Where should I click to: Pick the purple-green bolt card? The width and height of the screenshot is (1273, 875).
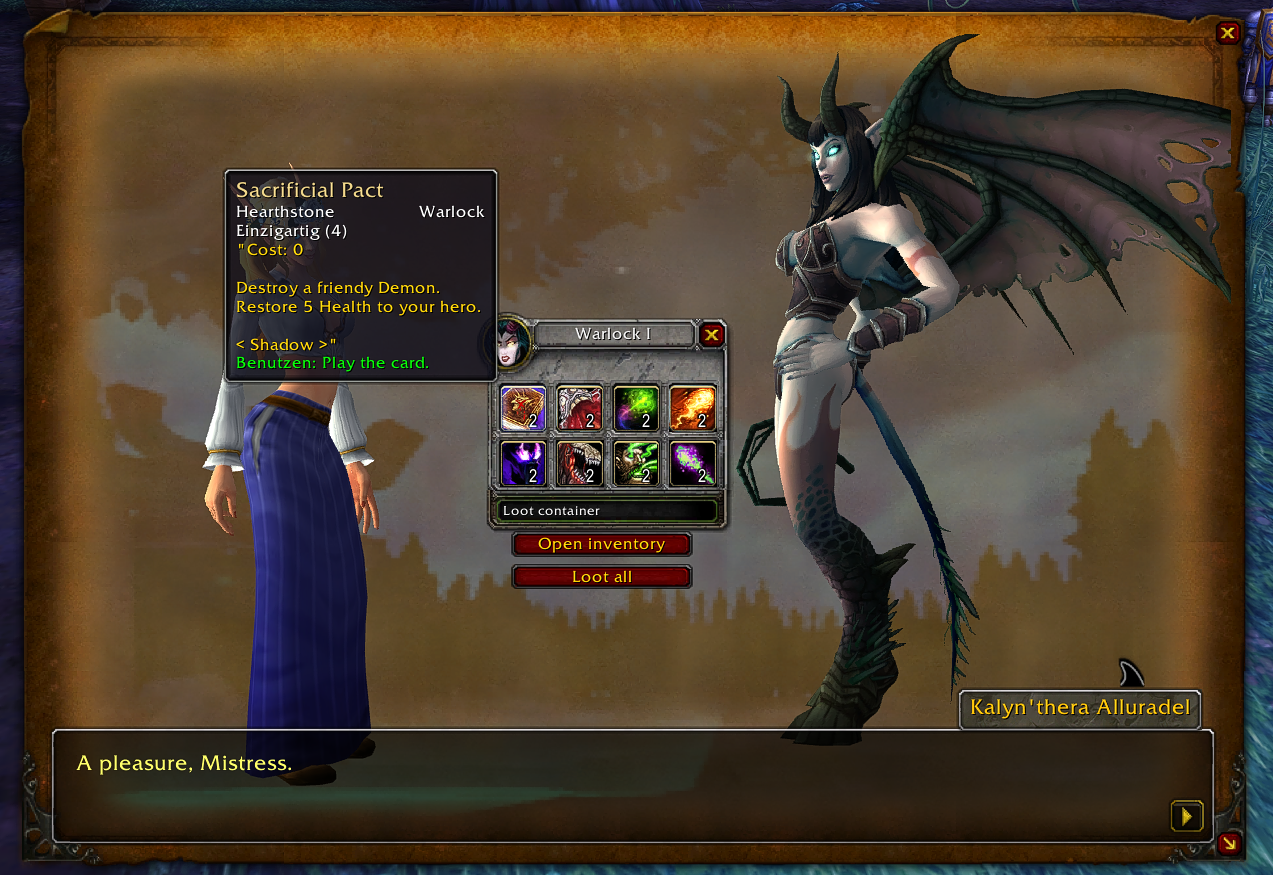691,463
